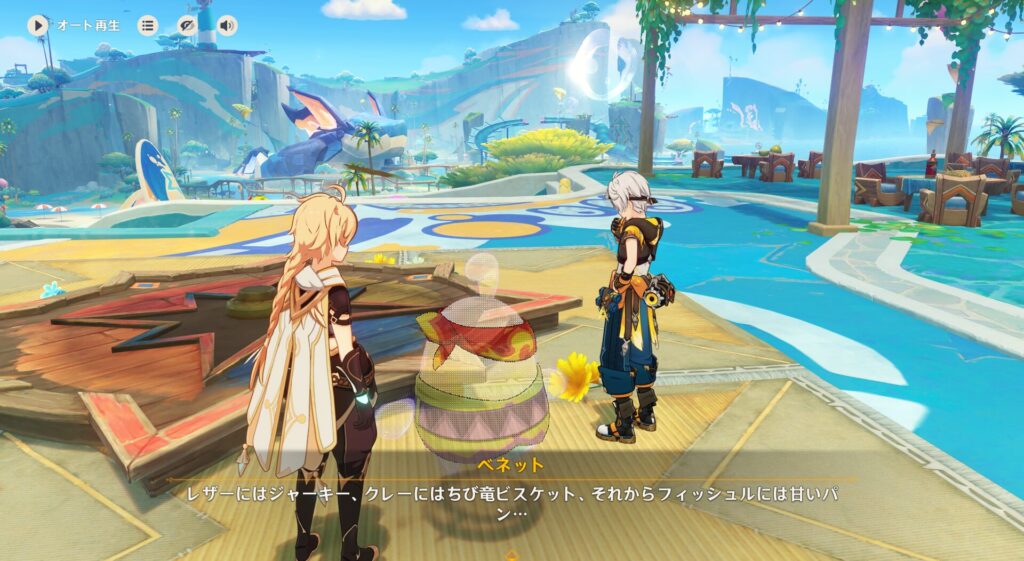Hide the interface with the crossed-eye icon

[187, 25]
